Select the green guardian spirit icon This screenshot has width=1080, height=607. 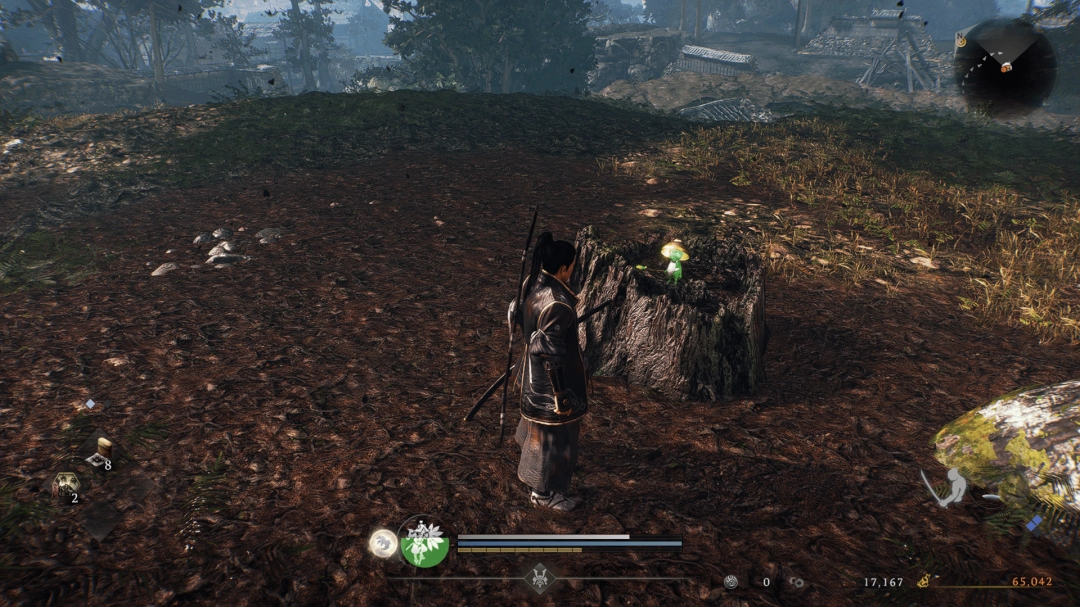[x=424, y=544]
